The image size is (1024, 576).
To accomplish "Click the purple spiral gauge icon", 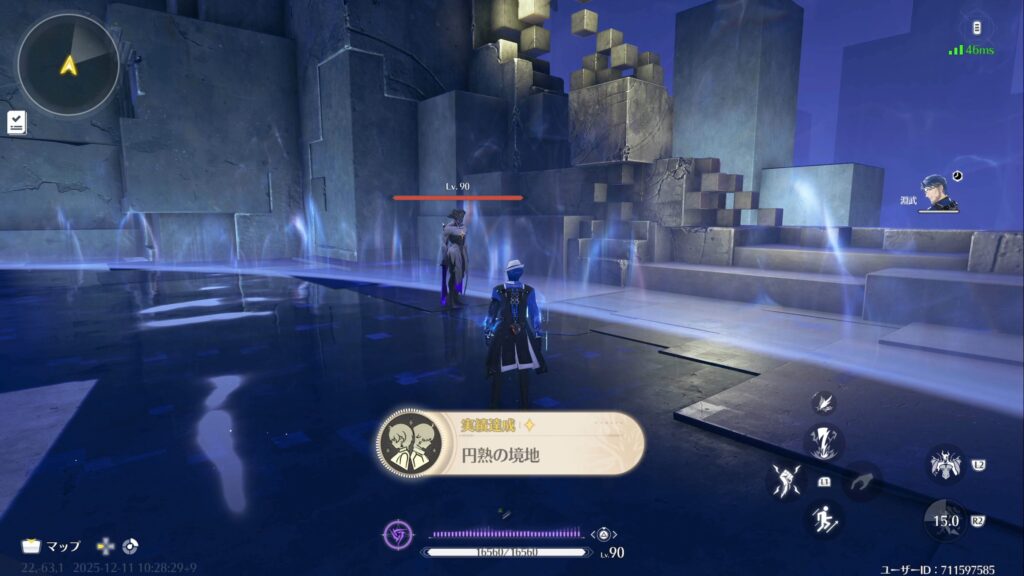I will pos(398,535).
